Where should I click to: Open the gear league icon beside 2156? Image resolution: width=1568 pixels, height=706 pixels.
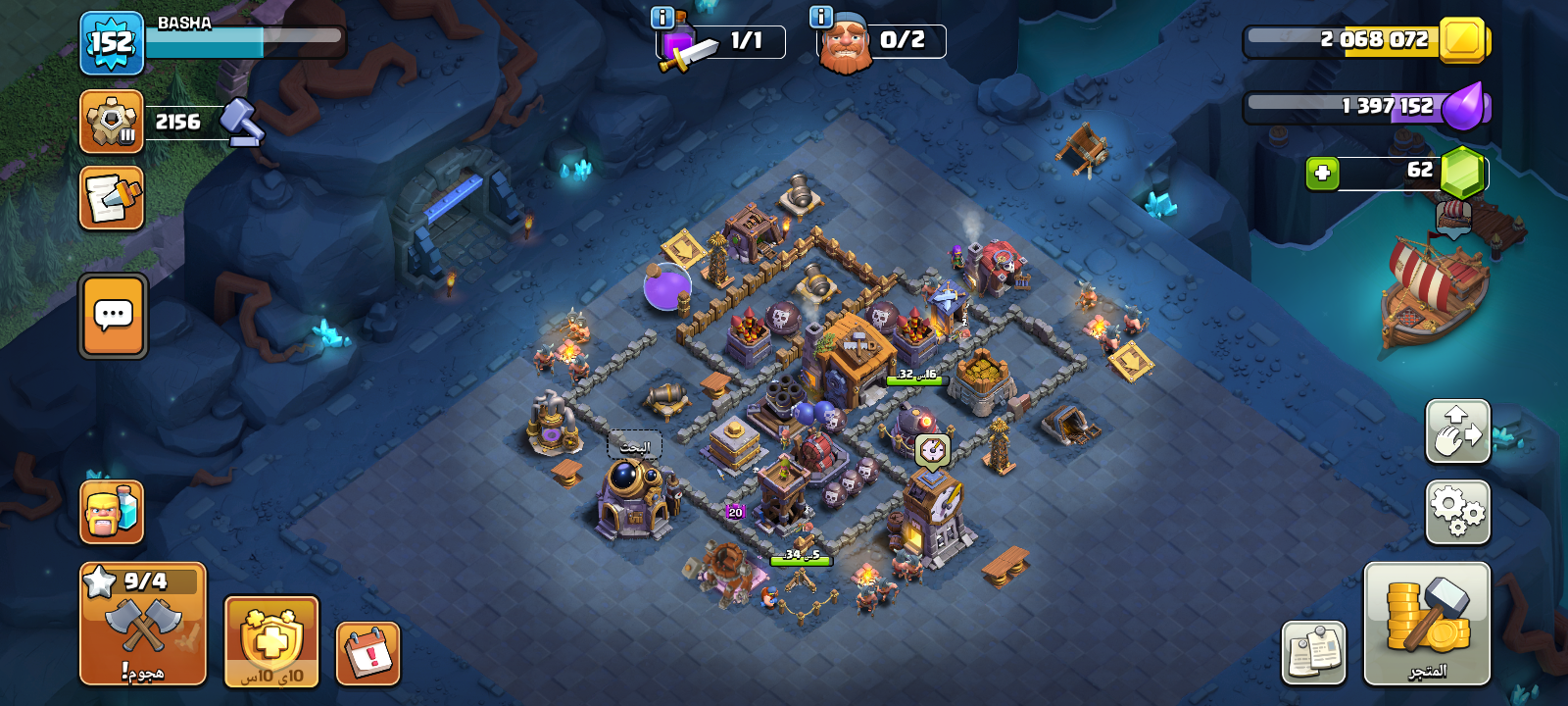pos(112,122)
